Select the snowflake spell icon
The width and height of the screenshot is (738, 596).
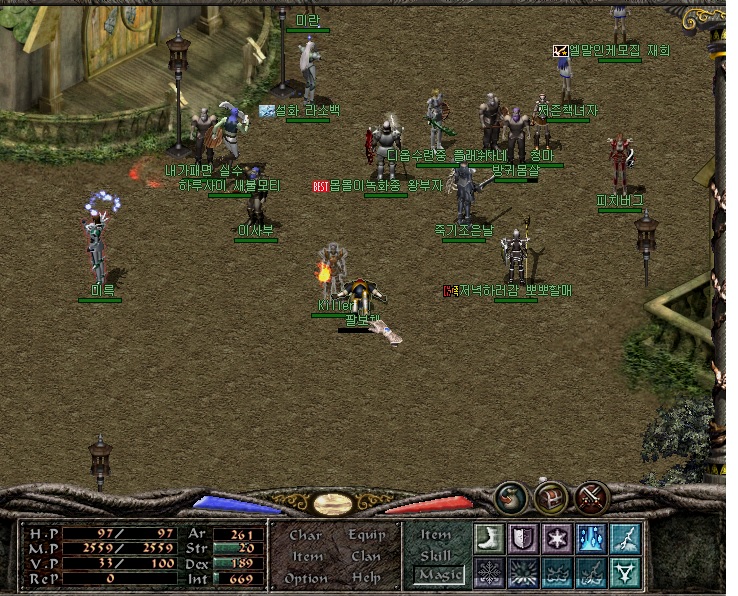click(x=489, y=572)
